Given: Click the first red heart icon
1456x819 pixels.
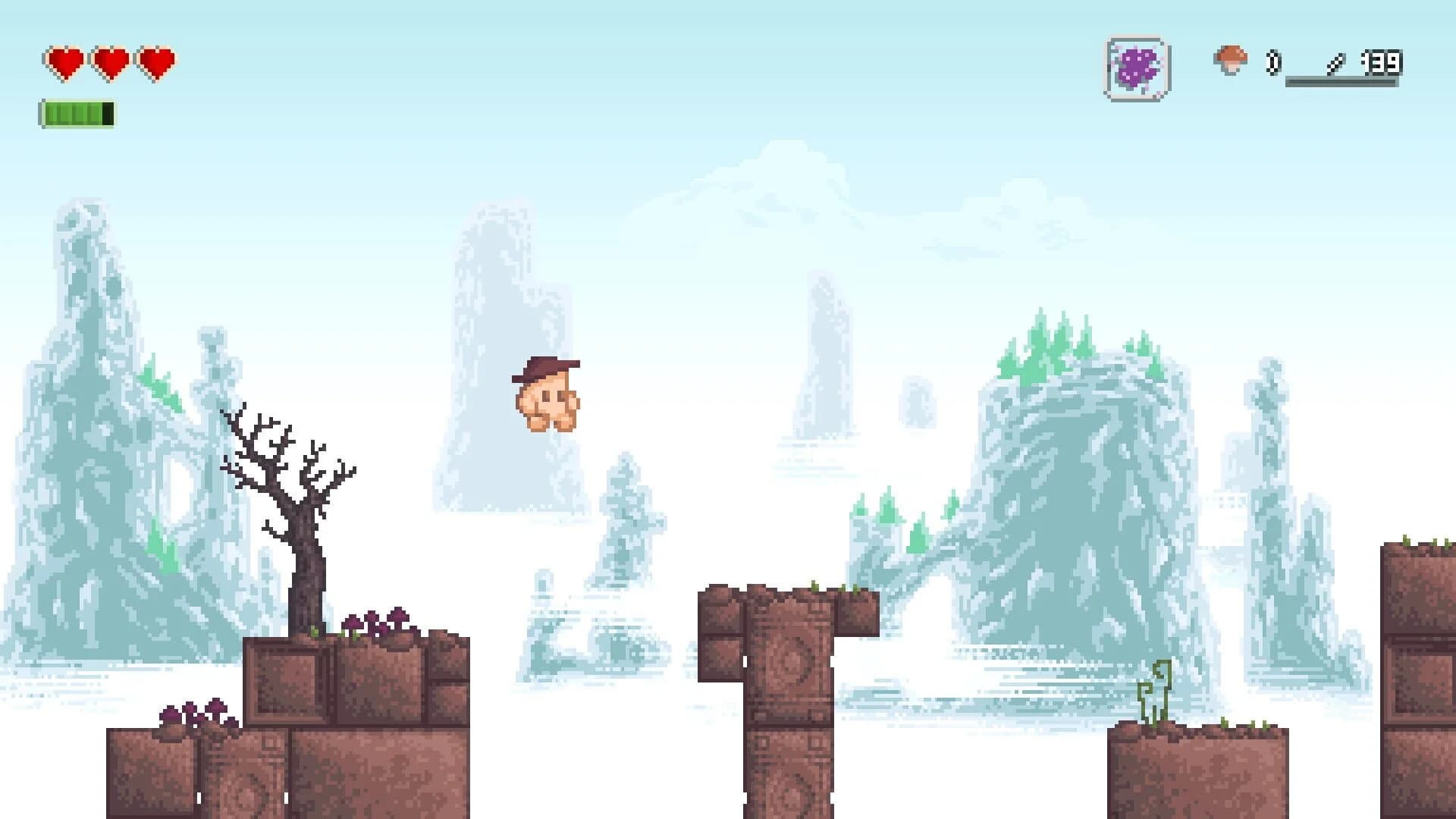Looking at the screenshot, I should (63, 59).
